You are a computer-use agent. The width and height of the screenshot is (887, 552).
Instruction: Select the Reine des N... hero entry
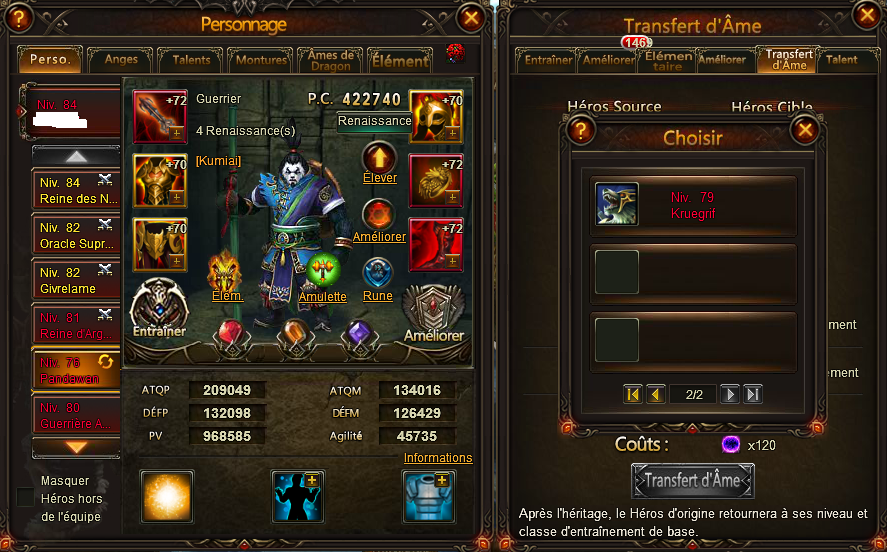[x=76, y=191]
